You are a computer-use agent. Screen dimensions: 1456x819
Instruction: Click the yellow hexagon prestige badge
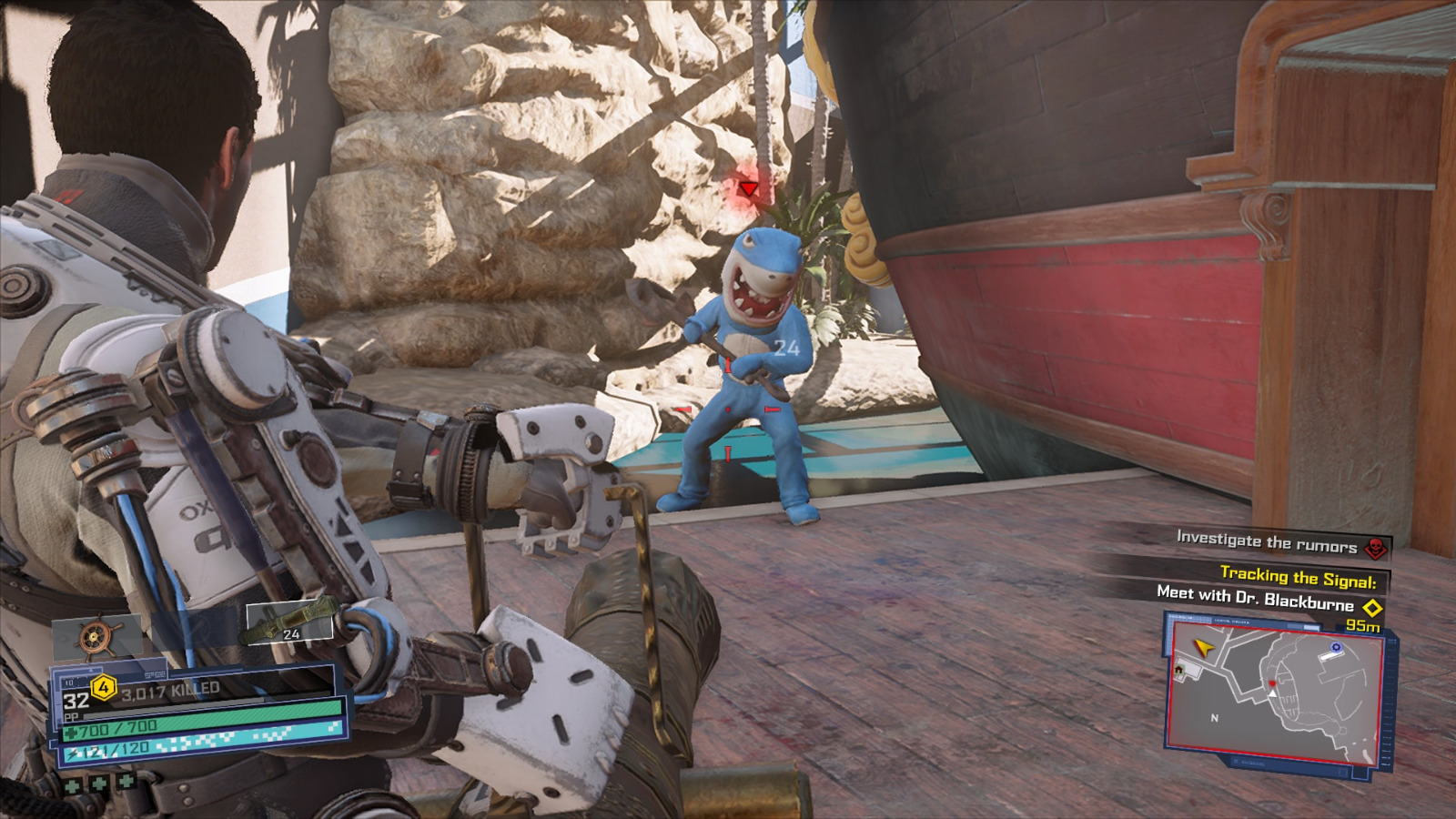(103, 688)
